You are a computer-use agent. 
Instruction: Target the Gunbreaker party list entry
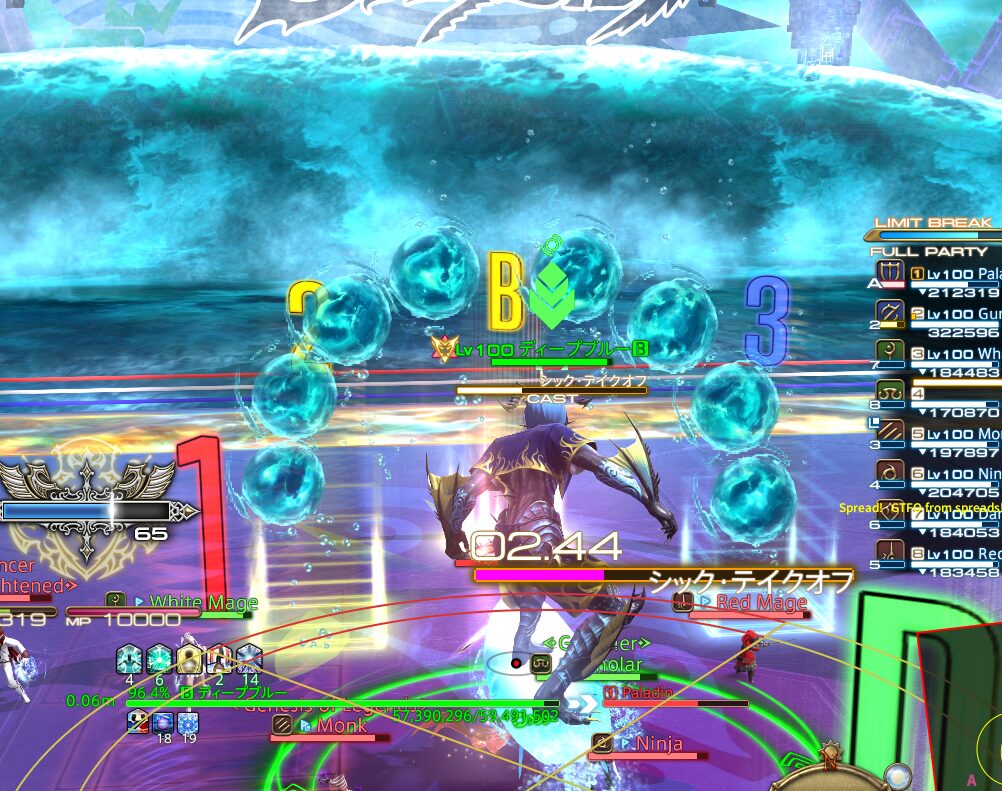(x=955, y=314)
